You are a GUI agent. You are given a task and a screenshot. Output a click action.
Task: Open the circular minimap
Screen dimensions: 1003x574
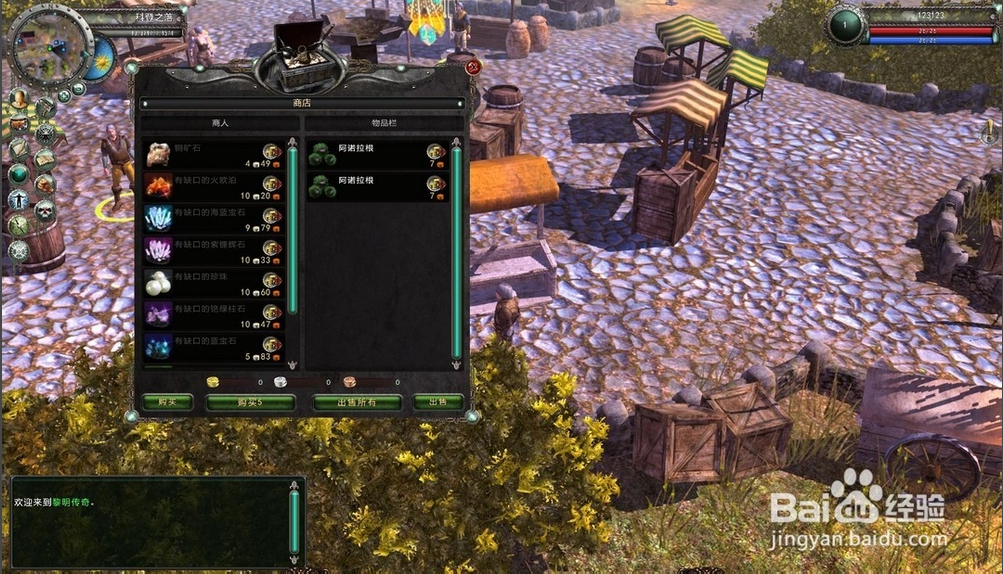click(x=50, y=45)
